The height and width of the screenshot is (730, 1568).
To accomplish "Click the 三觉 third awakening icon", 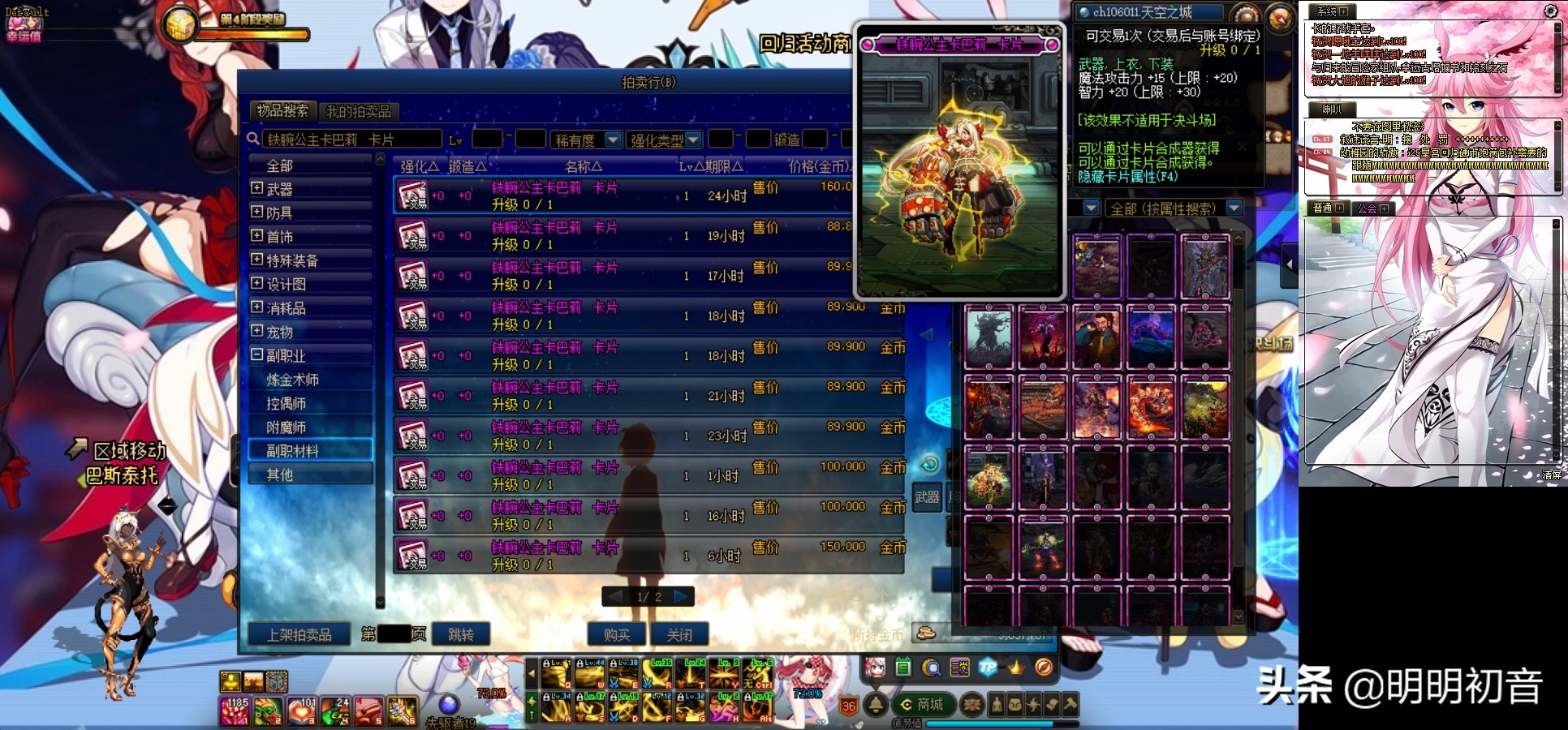I will click(959, 668).
